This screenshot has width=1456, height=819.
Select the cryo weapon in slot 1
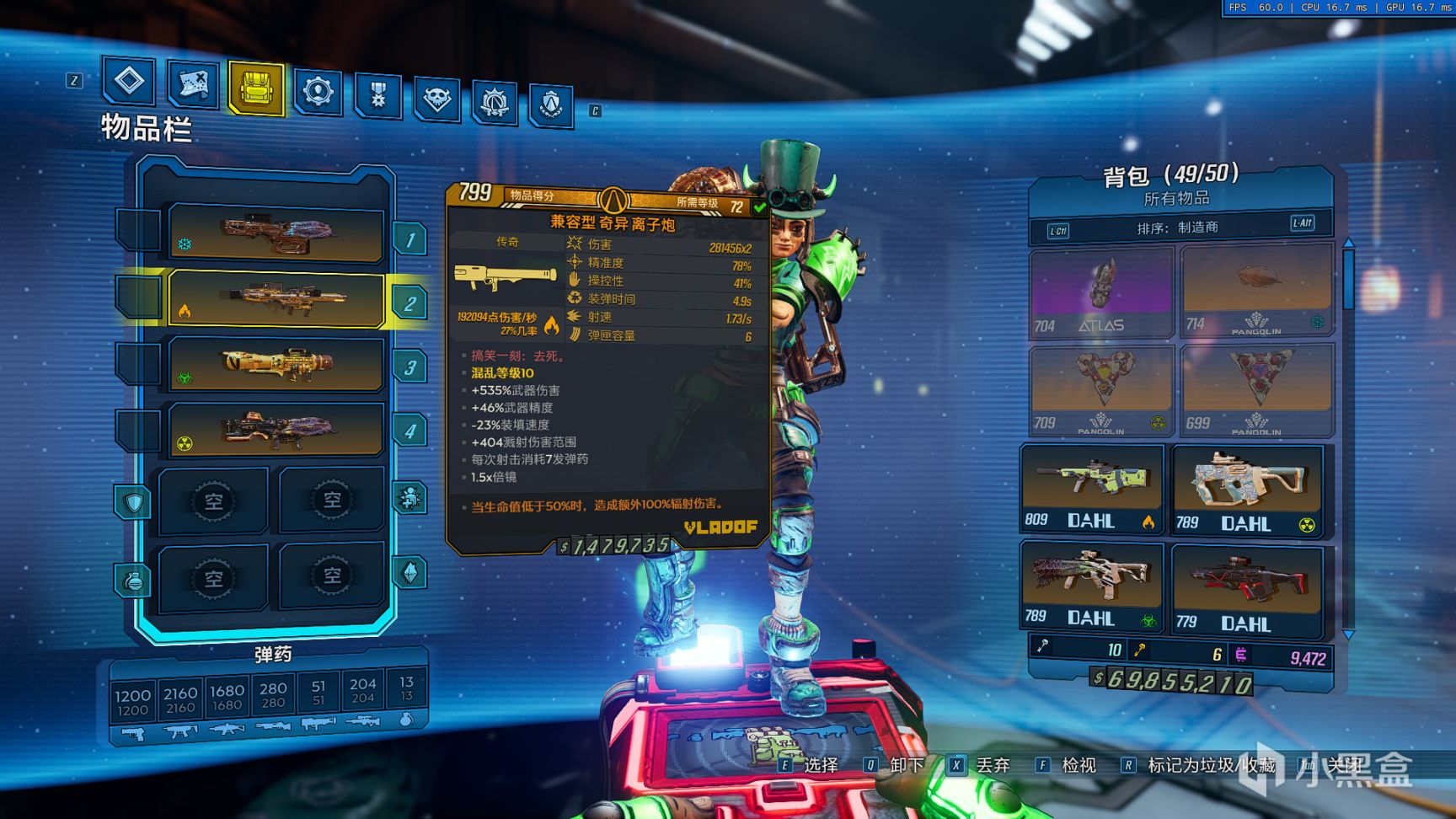[276, 232]
